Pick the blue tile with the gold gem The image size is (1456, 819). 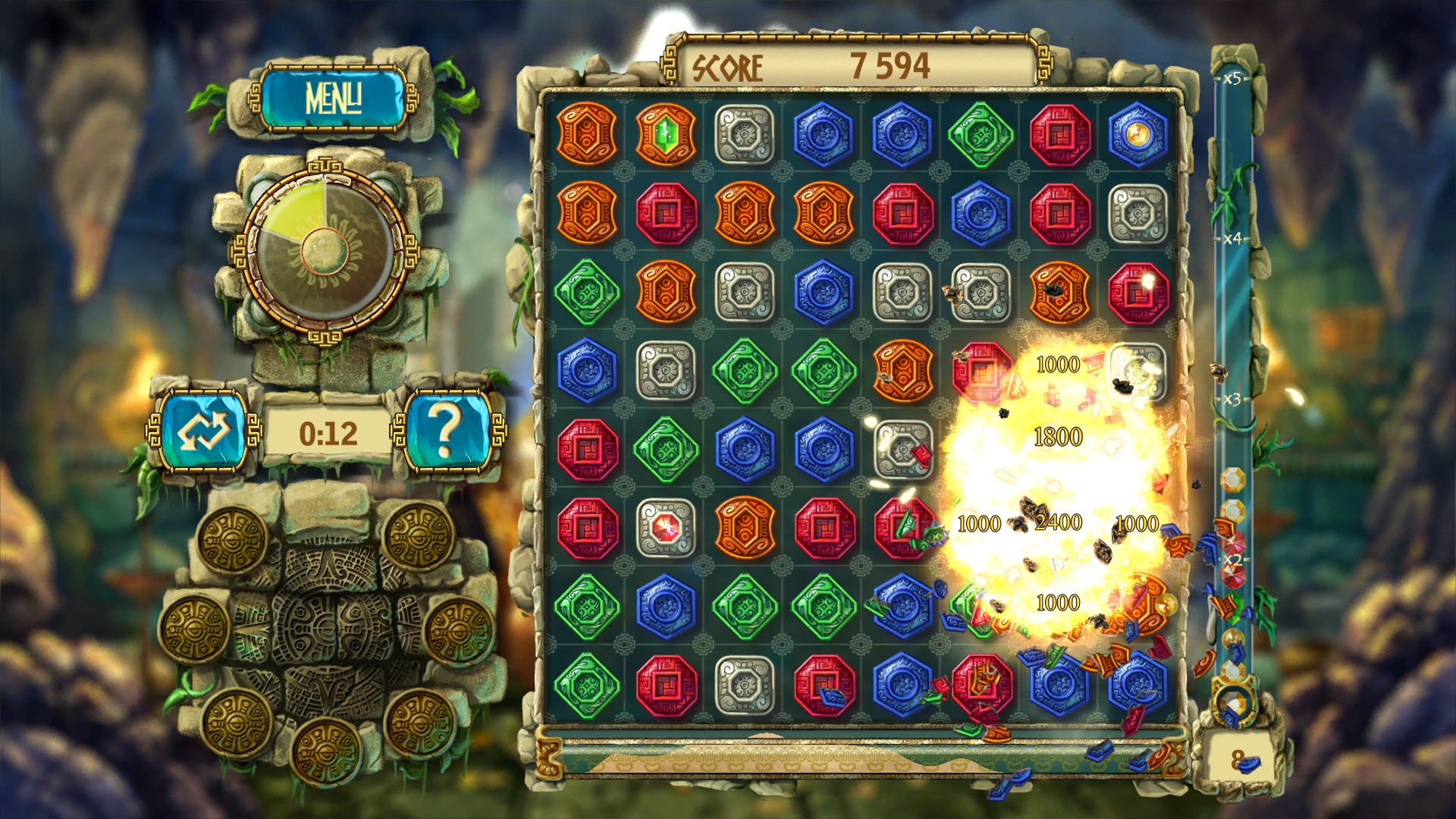(x=1137, y=135)
